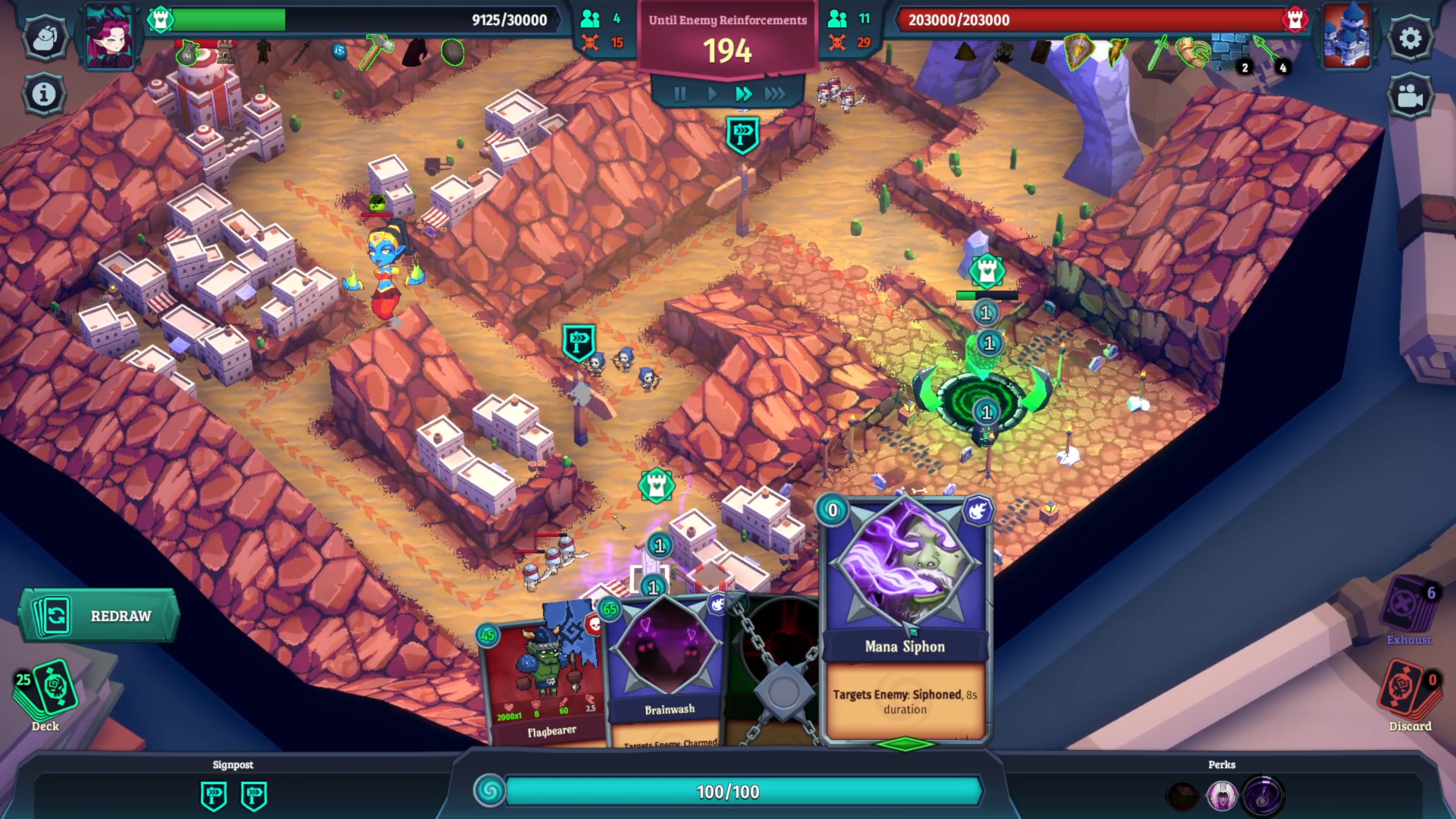The height and width of the screenshot is (819, 1456).
Task: Click the potion flask icon top-left
Action: pos(45,37)
